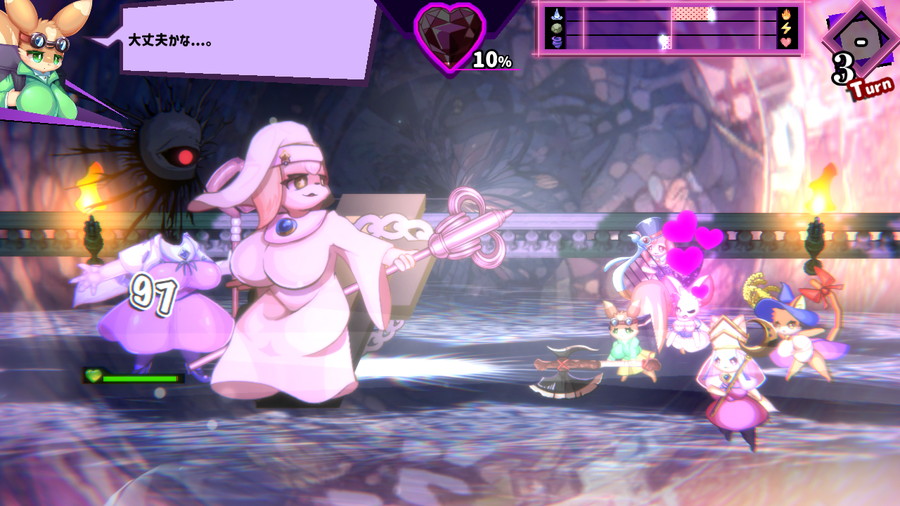Select the ice crystal icon on the gauge panel

[558, 14]
